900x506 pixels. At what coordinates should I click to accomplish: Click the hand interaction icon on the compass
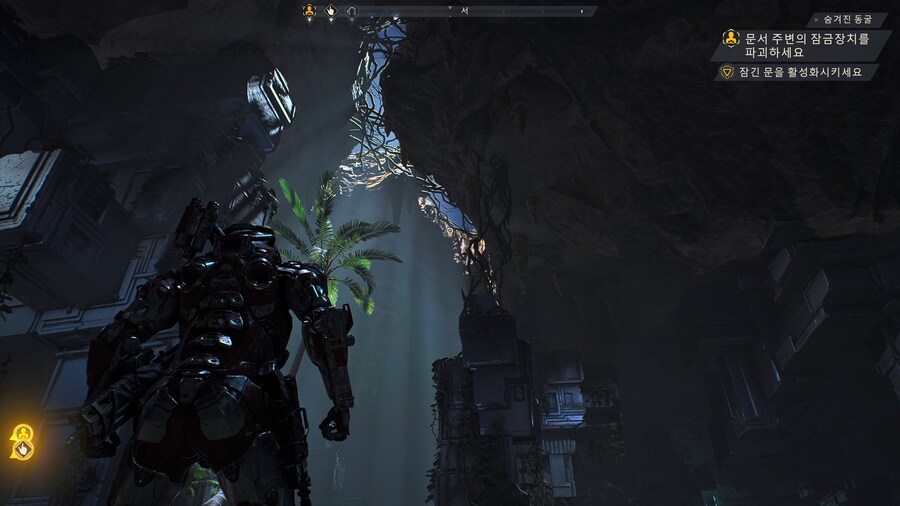click(330, 11)
